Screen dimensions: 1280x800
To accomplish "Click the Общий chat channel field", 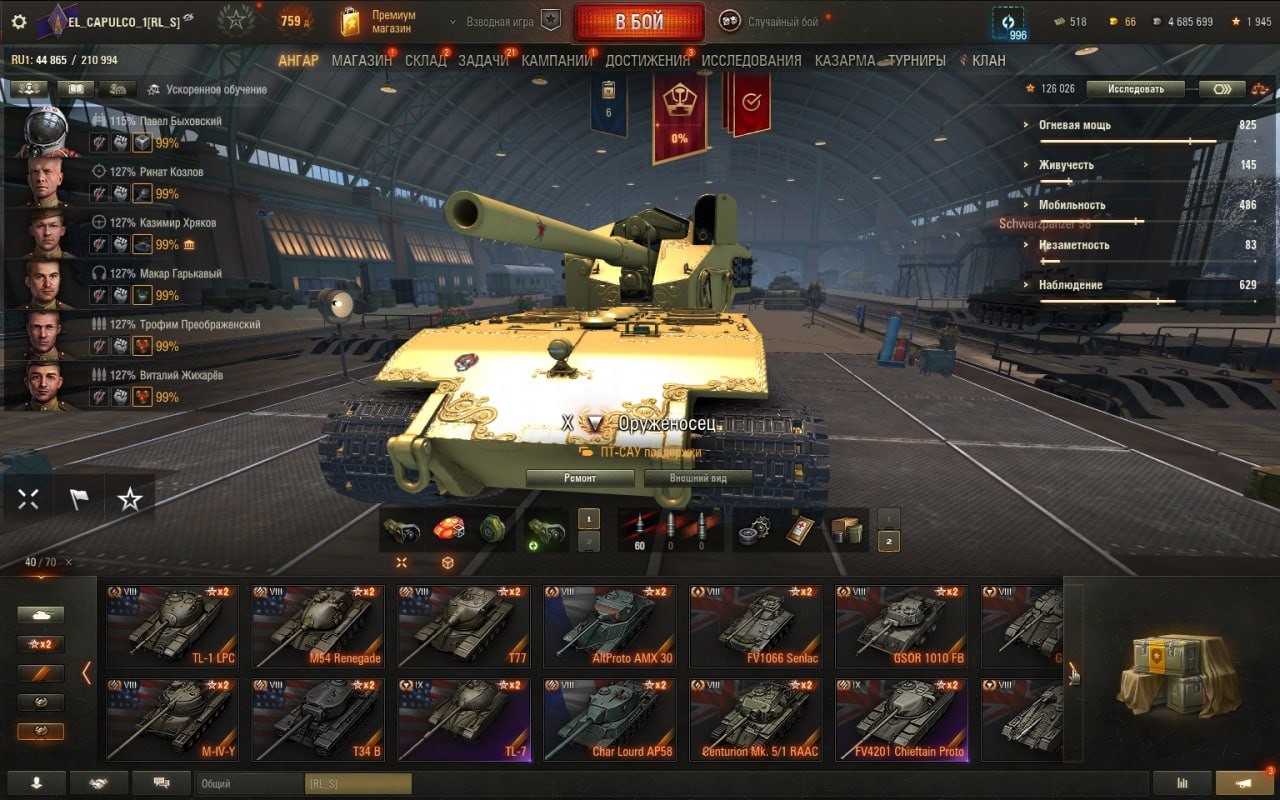I will point(250,784).
